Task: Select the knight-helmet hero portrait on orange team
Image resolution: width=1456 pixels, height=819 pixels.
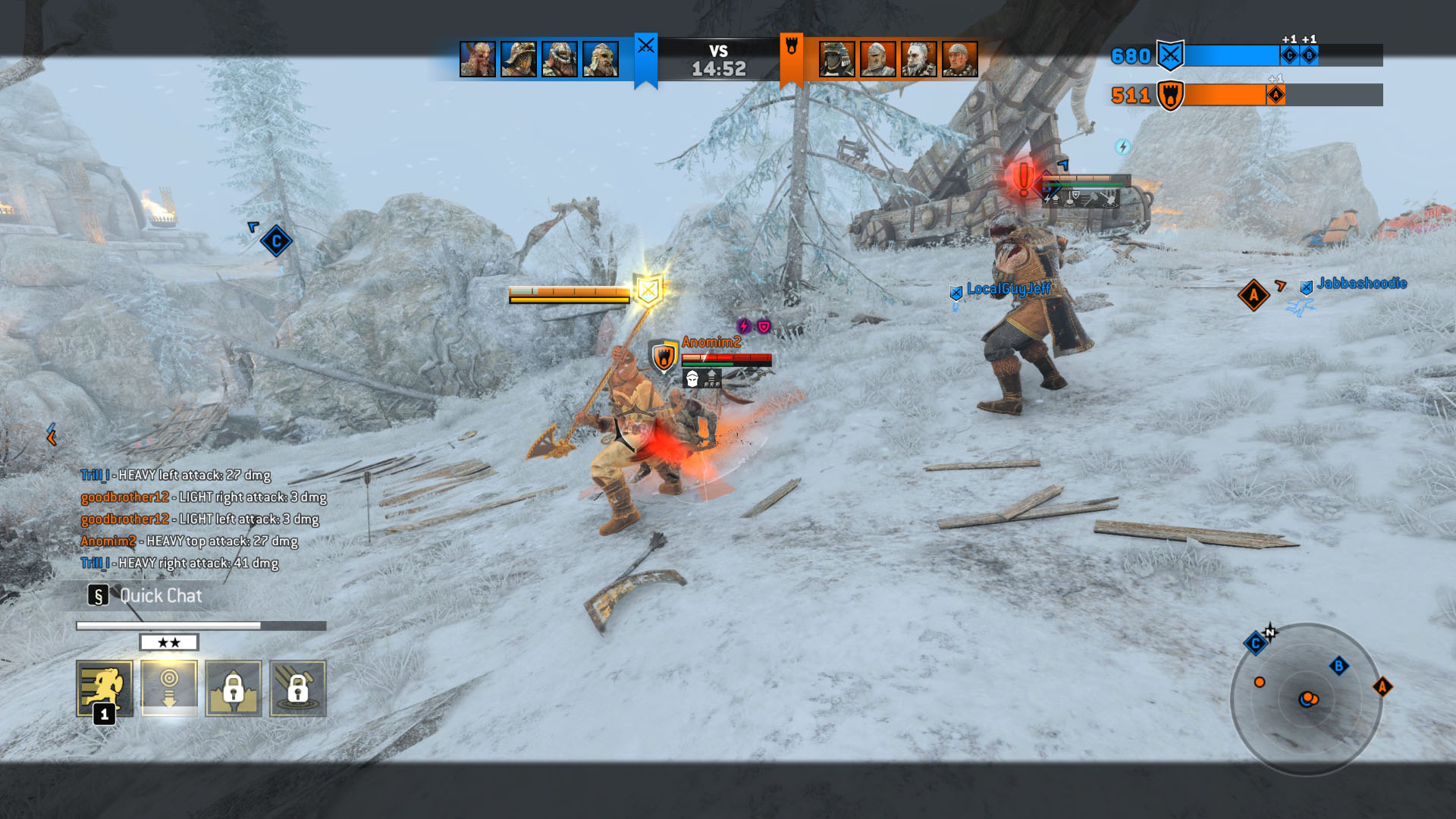Action: click(x=877, y=59)
